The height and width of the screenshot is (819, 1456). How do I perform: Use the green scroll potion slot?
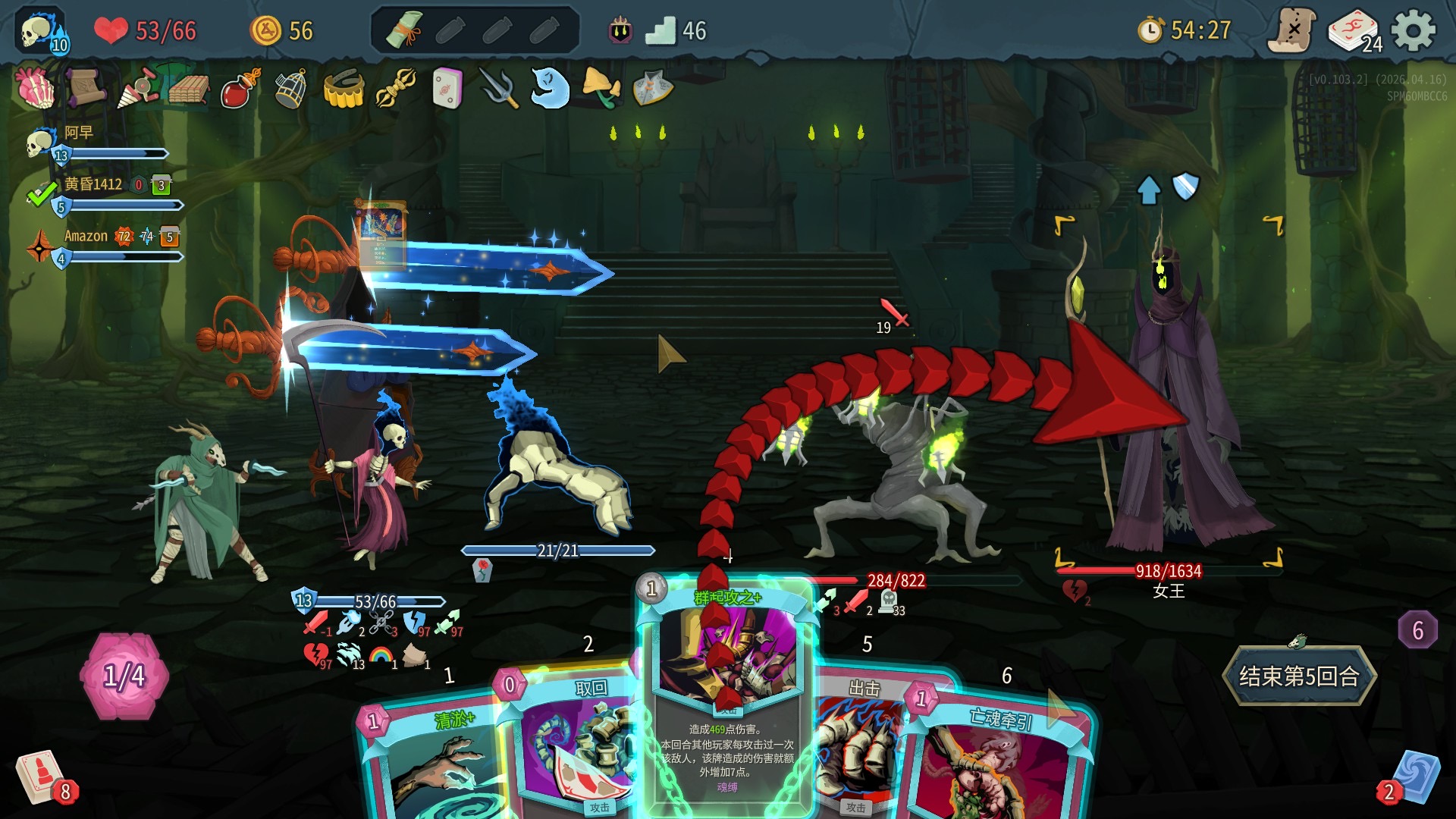coord(404,31)
